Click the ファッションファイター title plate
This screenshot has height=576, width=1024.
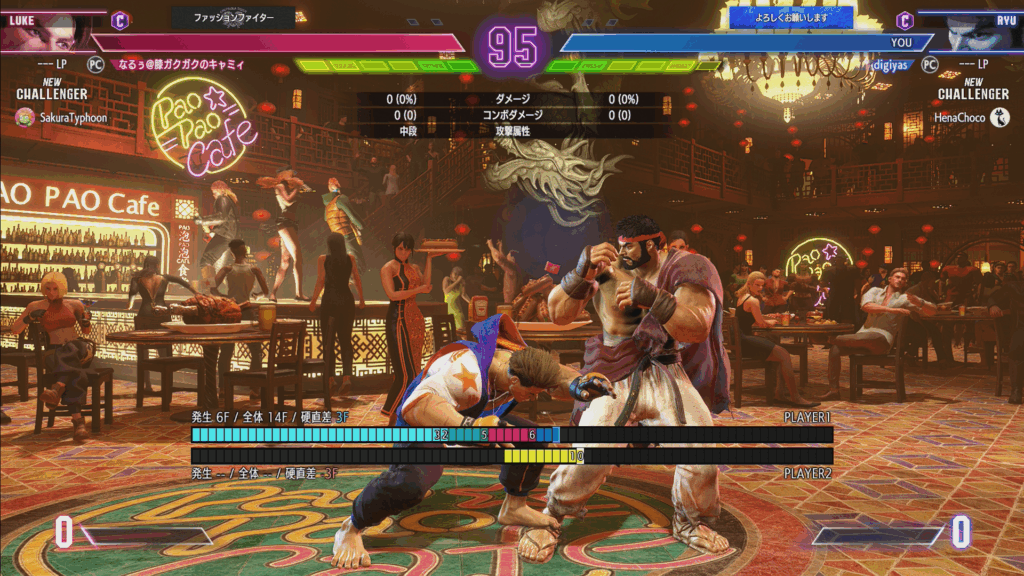click(234, 17)
